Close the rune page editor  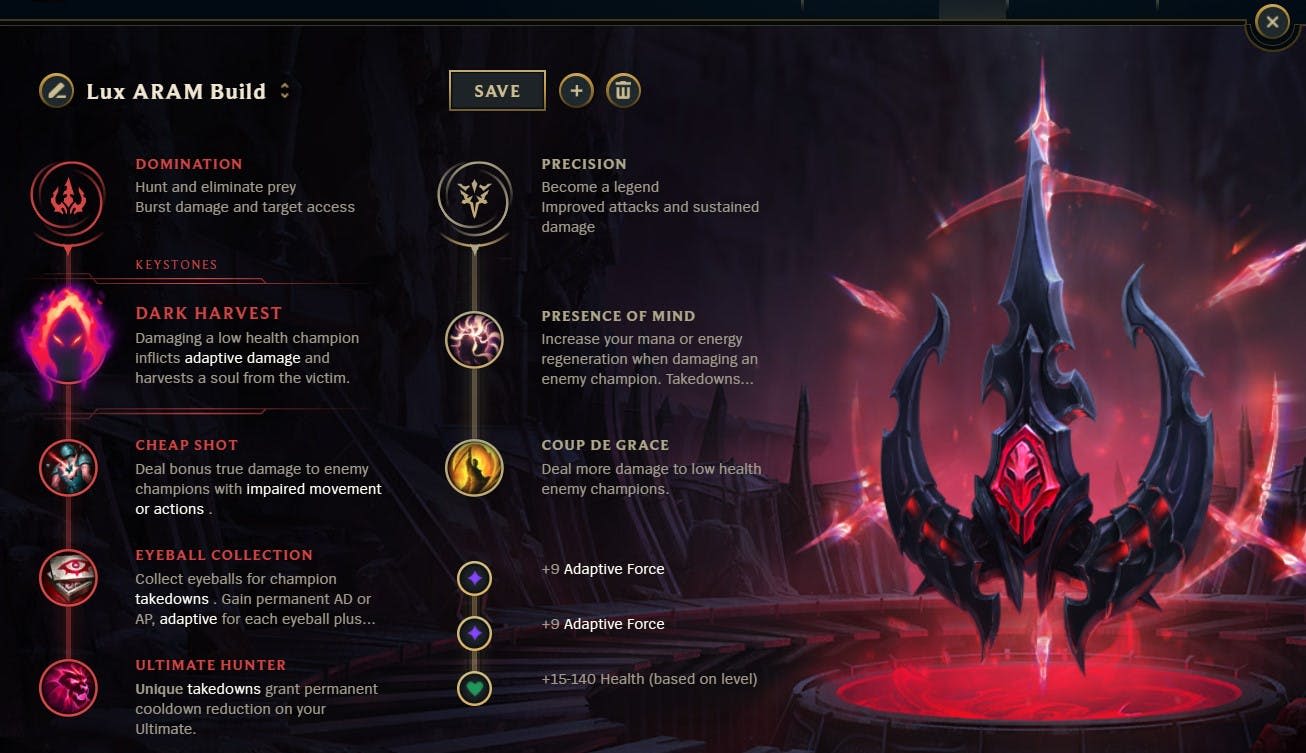pos(1271,21)
